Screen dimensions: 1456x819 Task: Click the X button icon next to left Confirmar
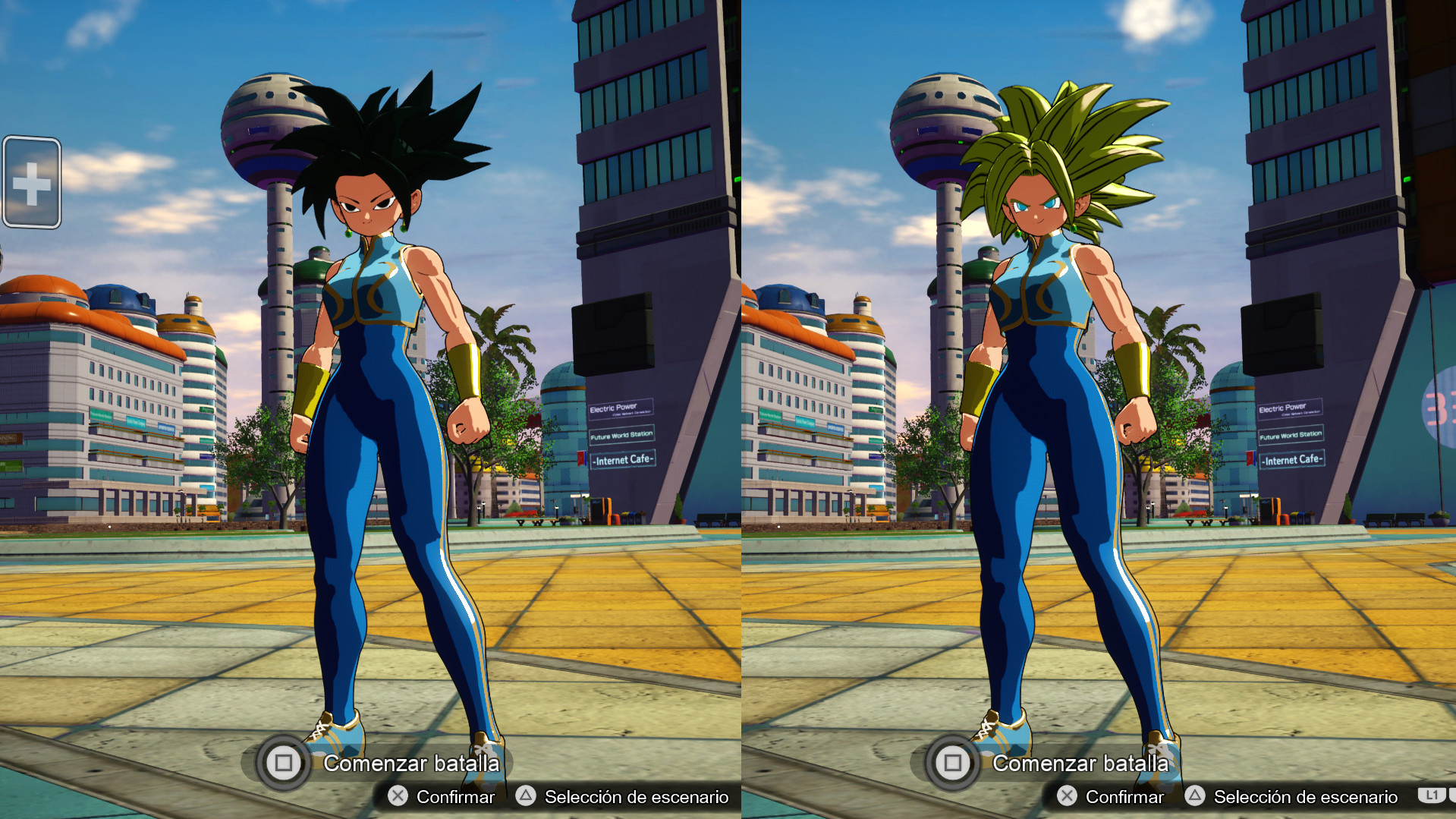tap(396, 797)
